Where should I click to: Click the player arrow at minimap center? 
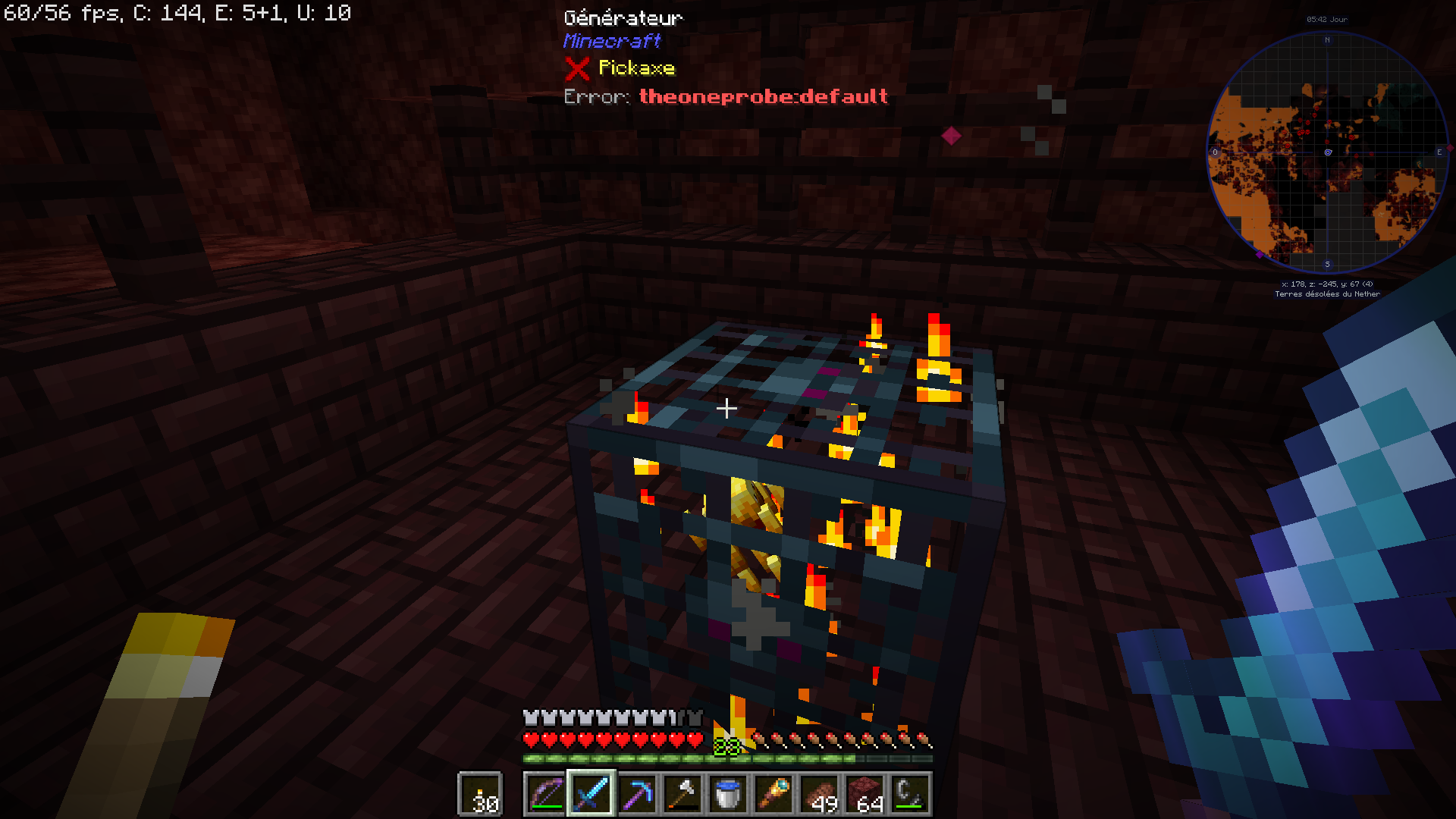(x=1327, y=152)
